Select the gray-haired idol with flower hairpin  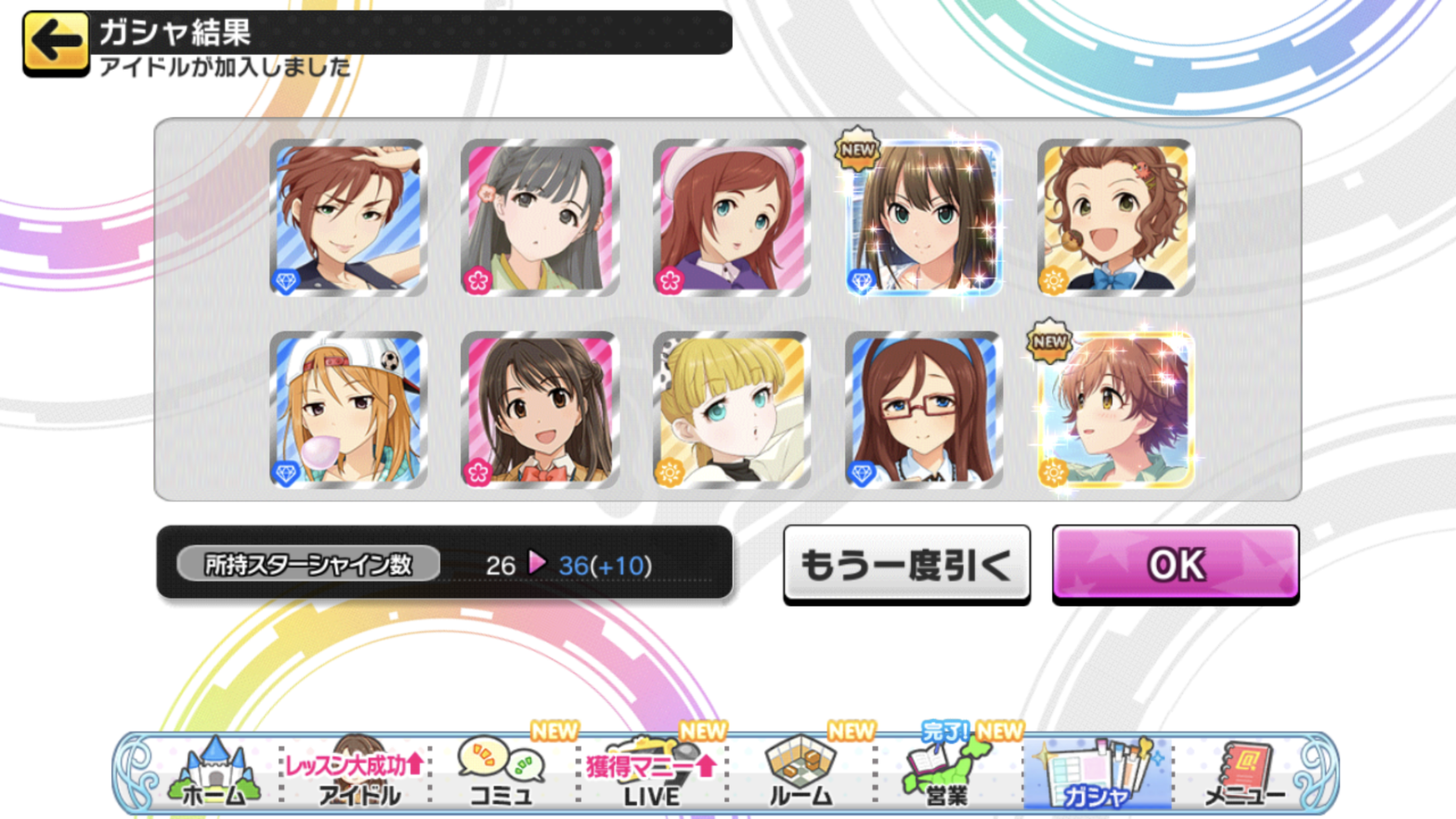click(x=539, y=218)
